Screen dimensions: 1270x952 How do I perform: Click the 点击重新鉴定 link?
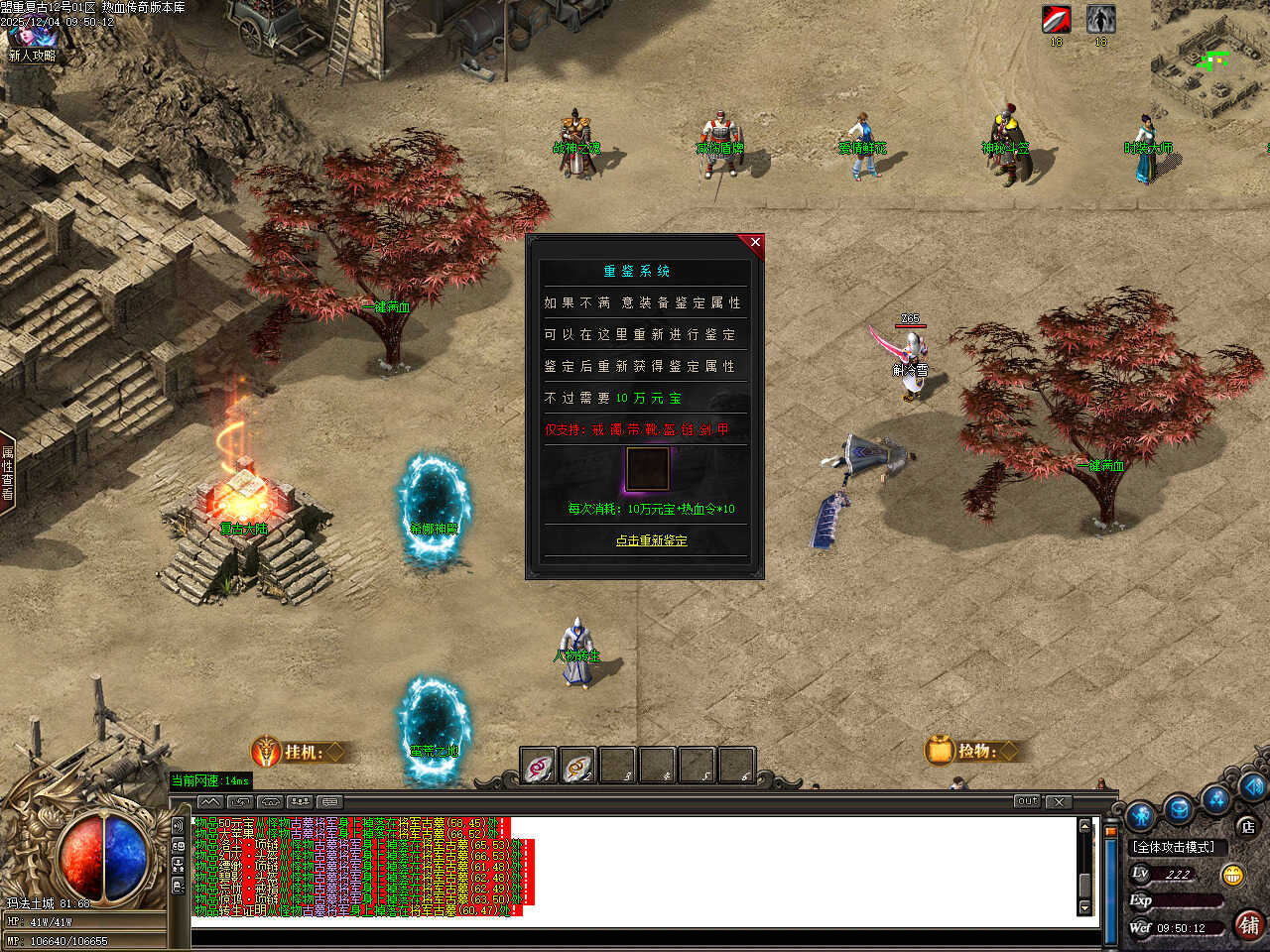pos(651,540)
